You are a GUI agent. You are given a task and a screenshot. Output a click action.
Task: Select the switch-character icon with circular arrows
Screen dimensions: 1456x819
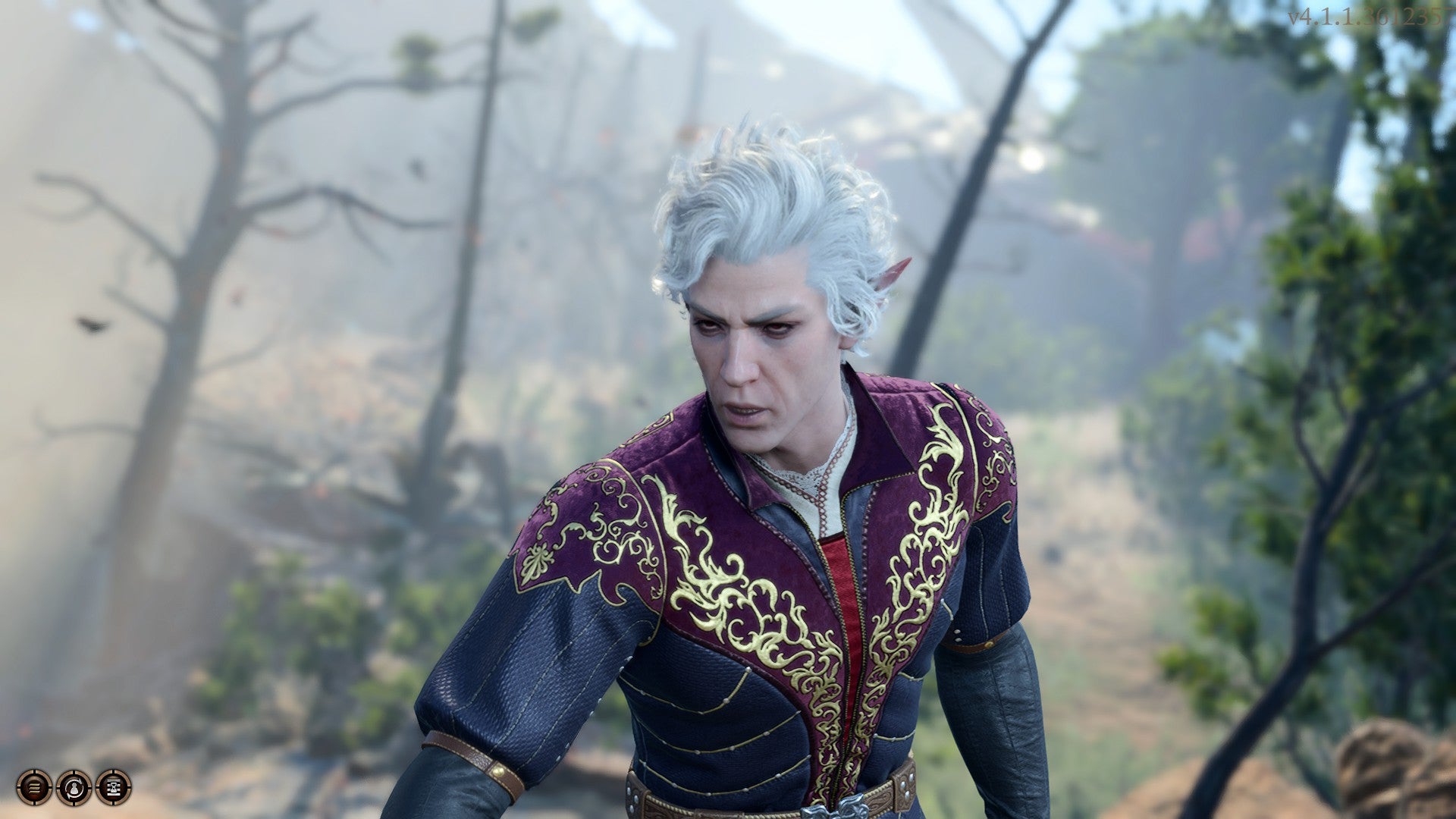tap(73, 788)
